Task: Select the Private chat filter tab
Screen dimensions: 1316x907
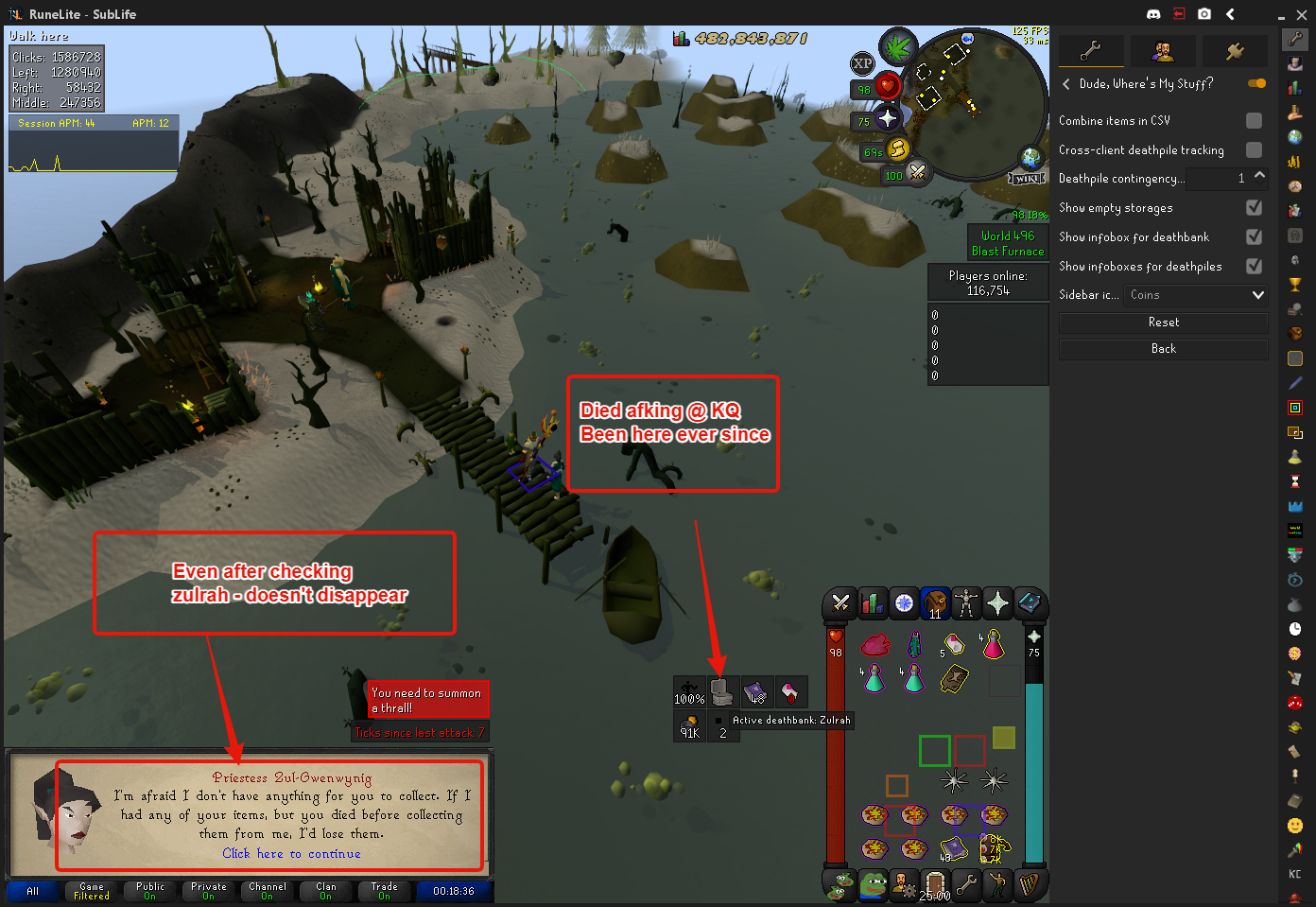Action: tap(209, 891)
